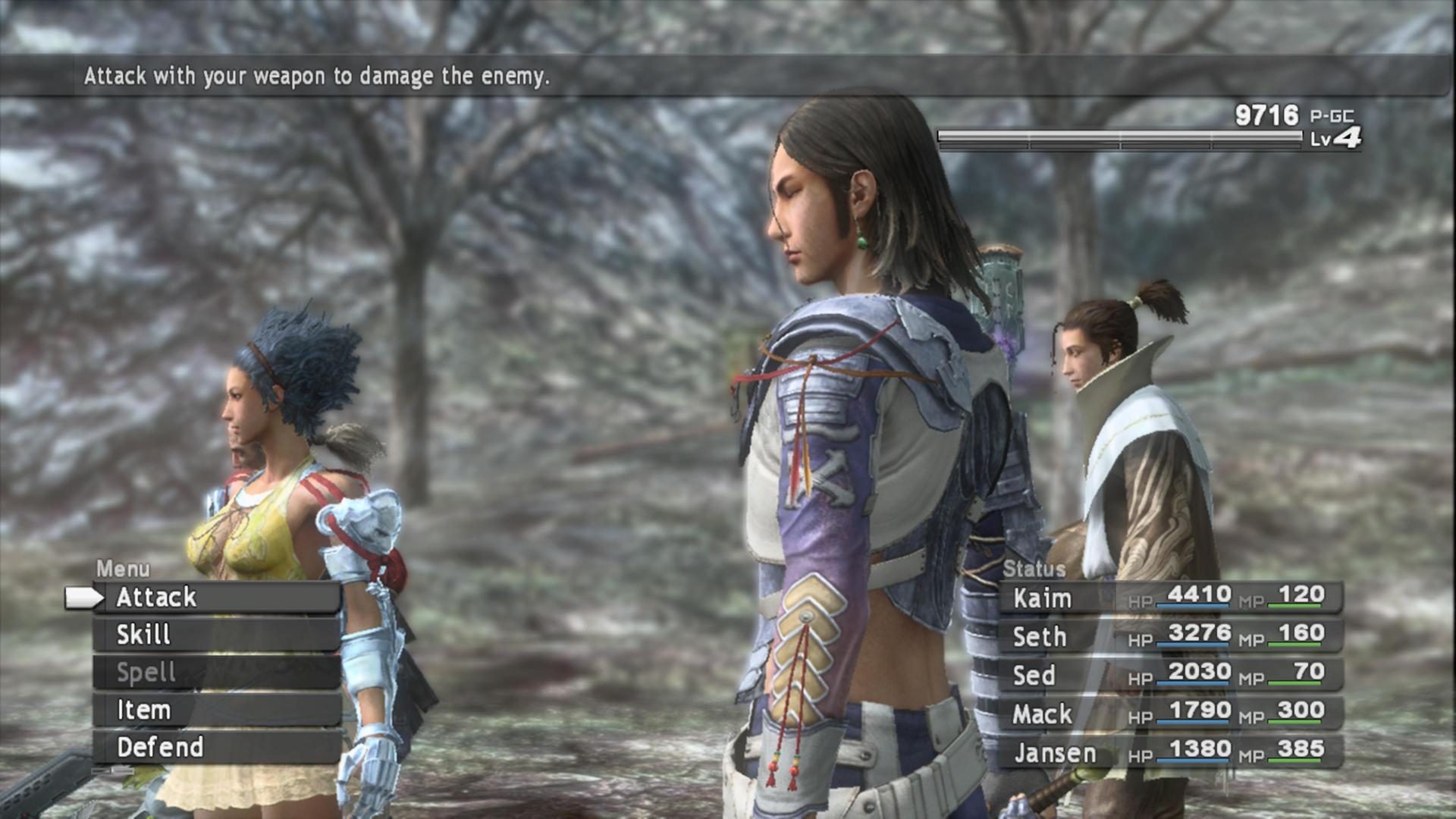Choose the Defend action
Screen dimensions: 1456x819
[x=159, y=748]
